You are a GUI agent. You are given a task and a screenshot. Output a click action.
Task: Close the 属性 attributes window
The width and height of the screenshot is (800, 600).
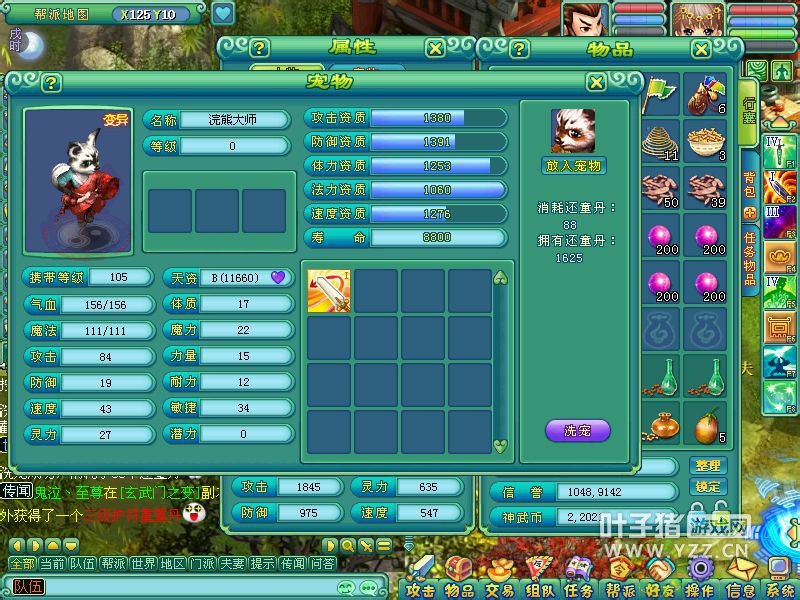pos(435,48)
